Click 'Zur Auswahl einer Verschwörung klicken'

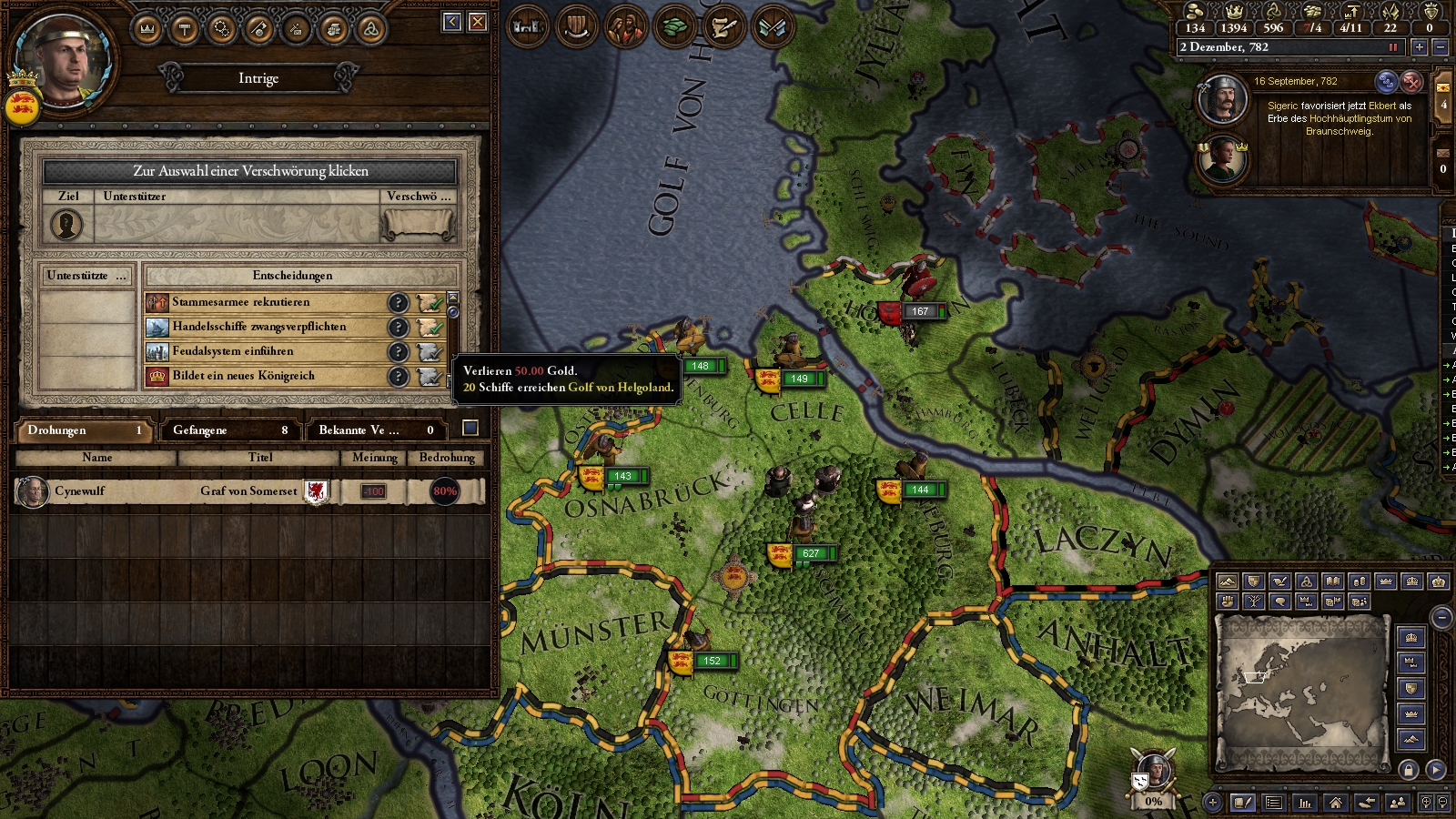pyautogui.click(x=250, y=171)
